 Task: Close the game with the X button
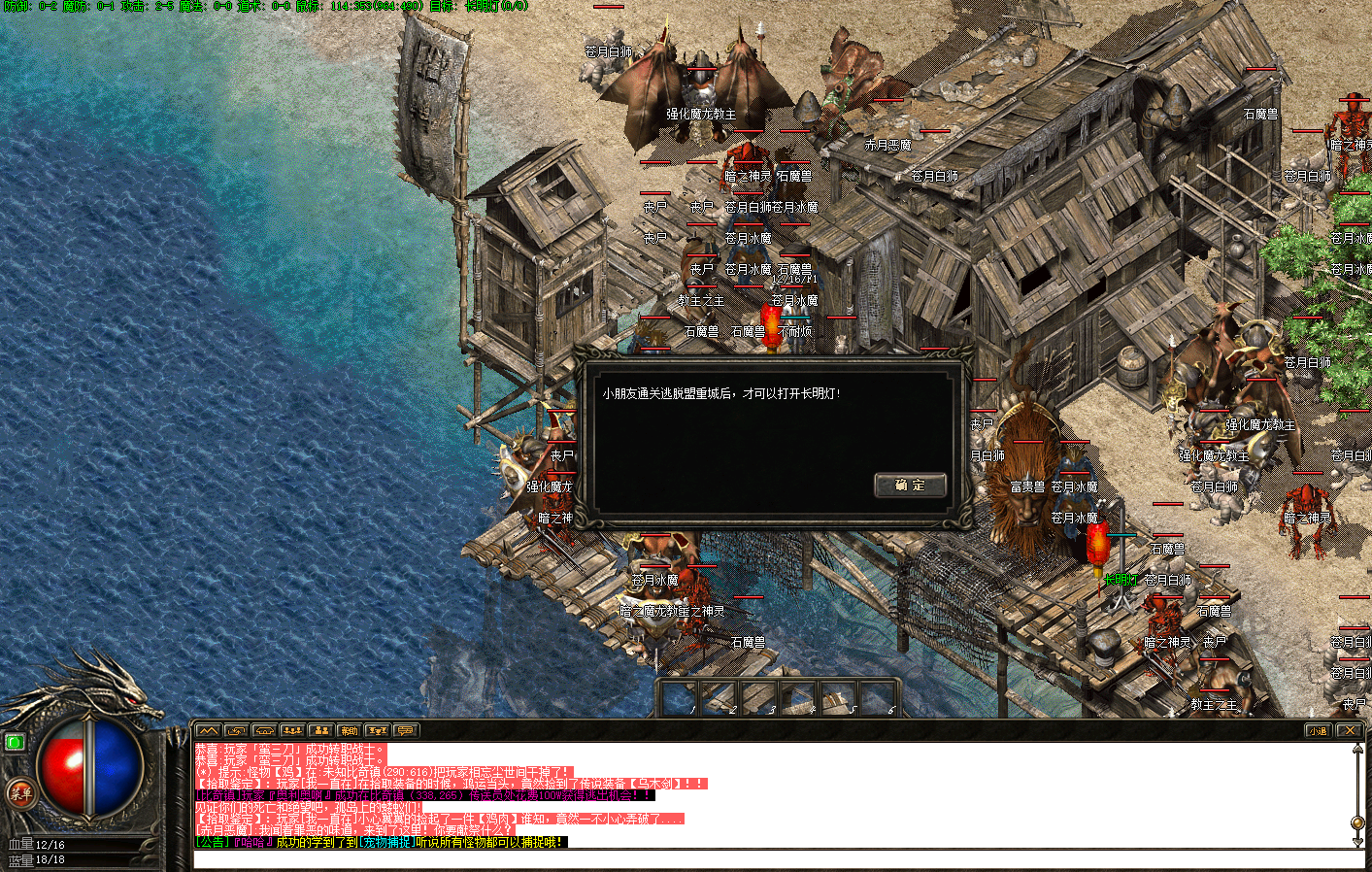pos(1349,730)
